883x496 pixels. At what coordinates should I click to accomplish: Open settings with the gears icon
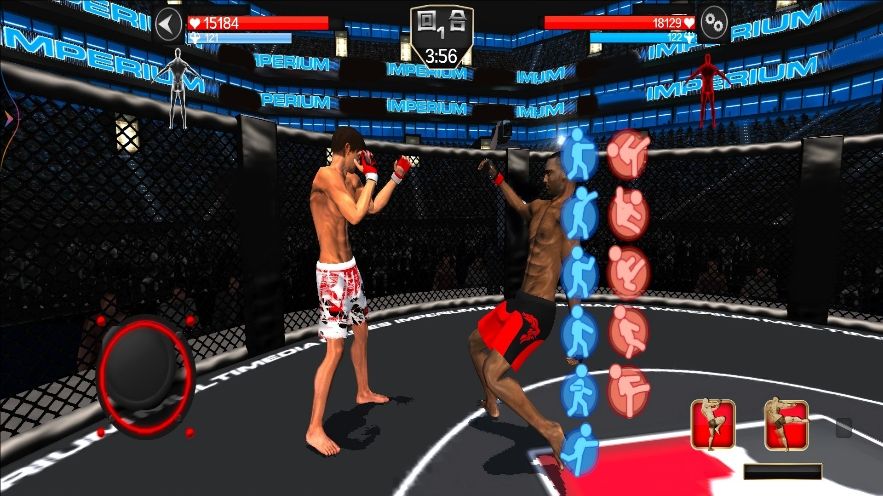pyautogui.click(x=714, y=24)
